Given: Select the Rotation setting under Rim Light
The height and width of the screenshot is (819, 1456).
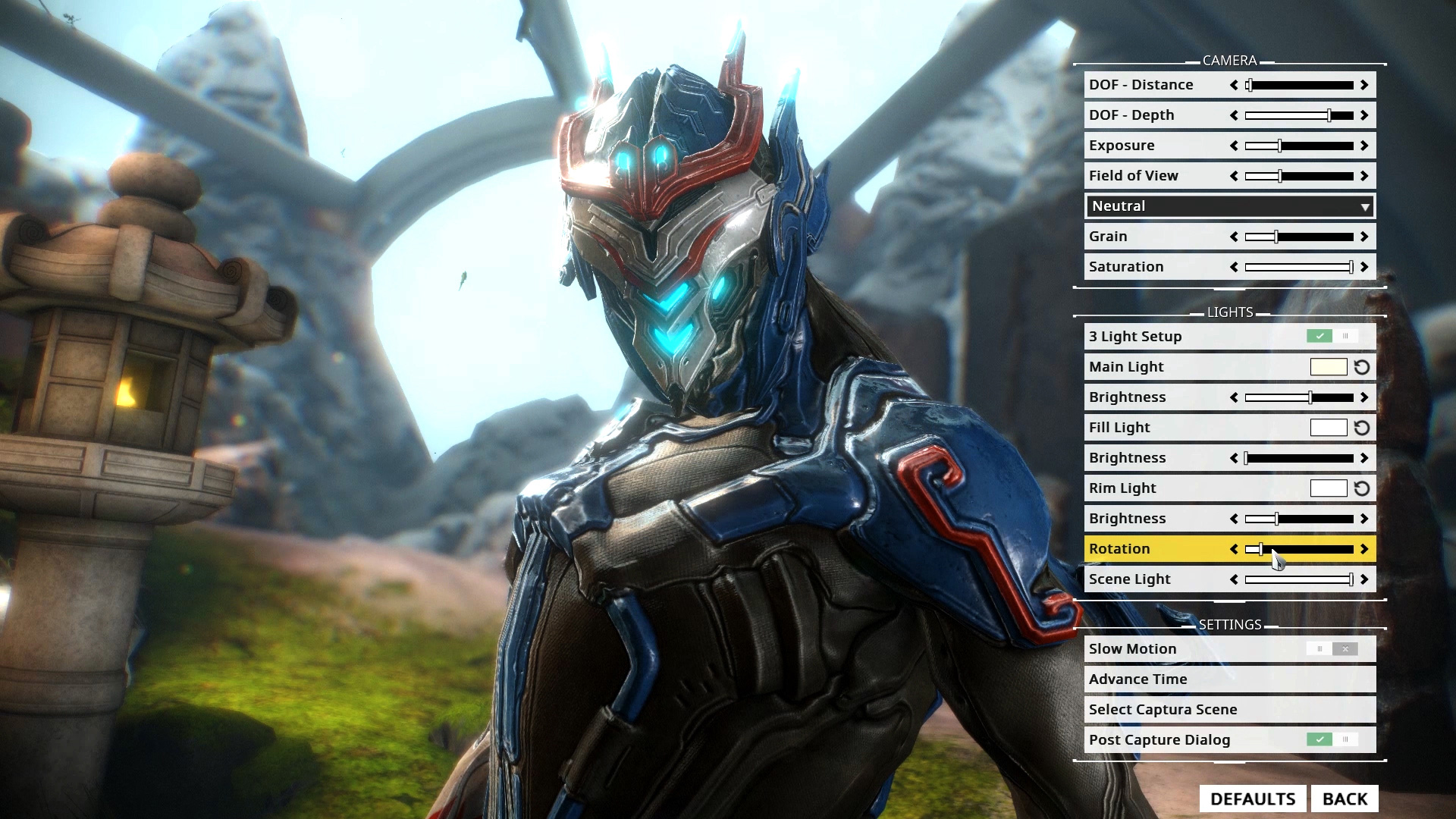Looking at the screenshot, I should [1137, 548].
